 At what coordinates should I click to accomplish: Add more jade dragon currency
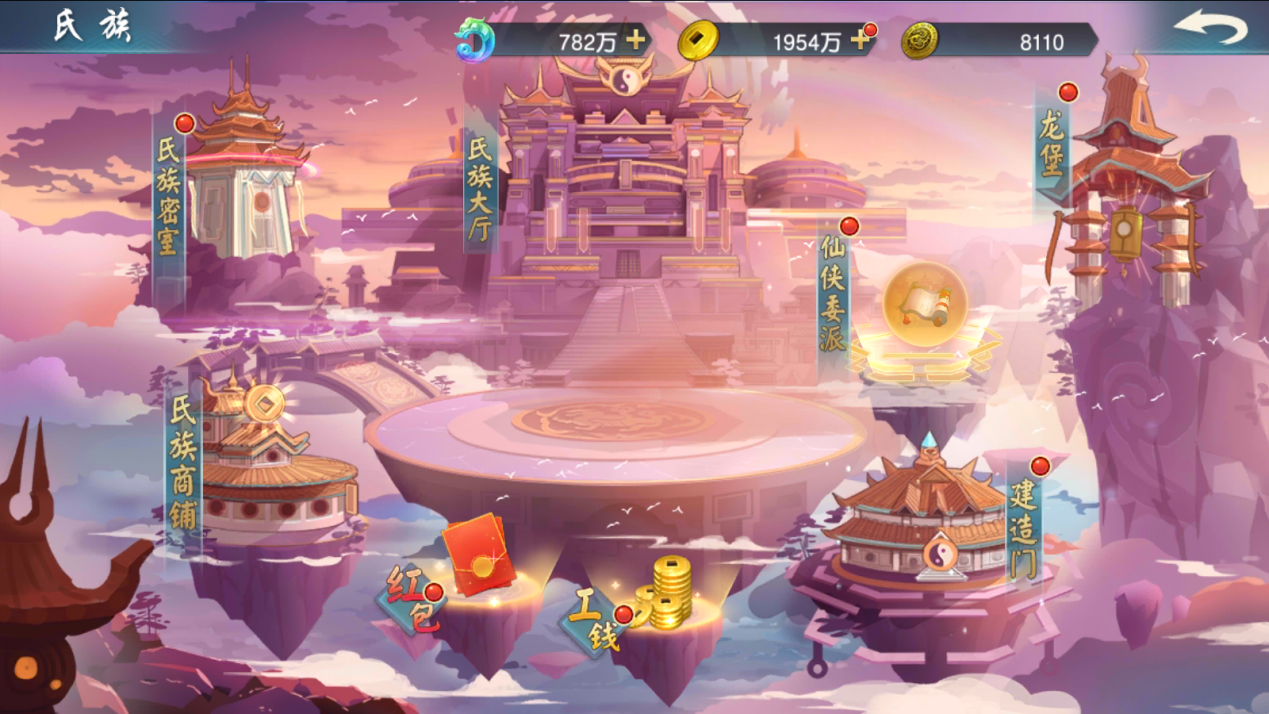pyautogui.click(x=635, y=40)
